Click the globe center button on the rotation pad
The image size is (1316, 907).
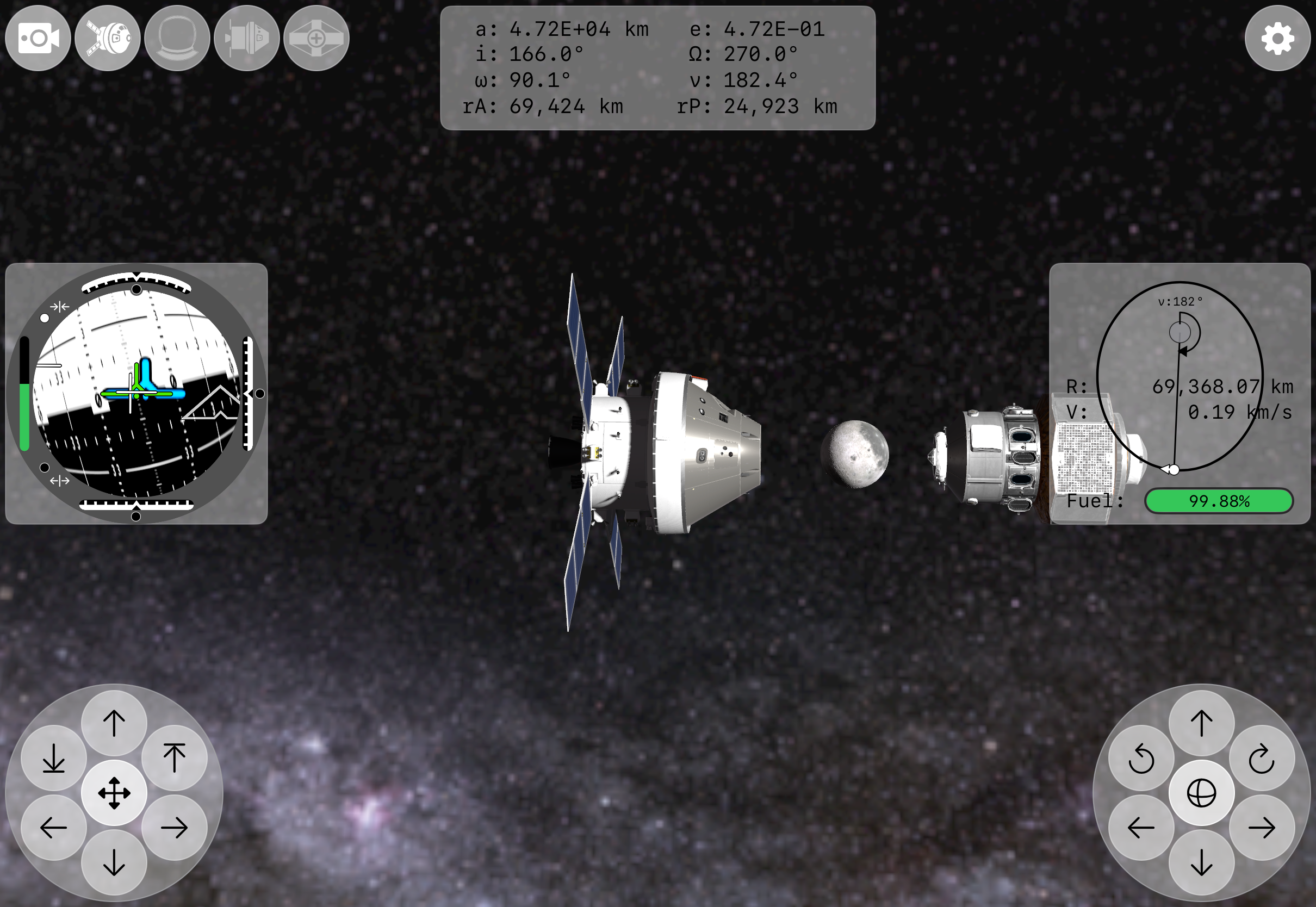[x=1201, y=793]
